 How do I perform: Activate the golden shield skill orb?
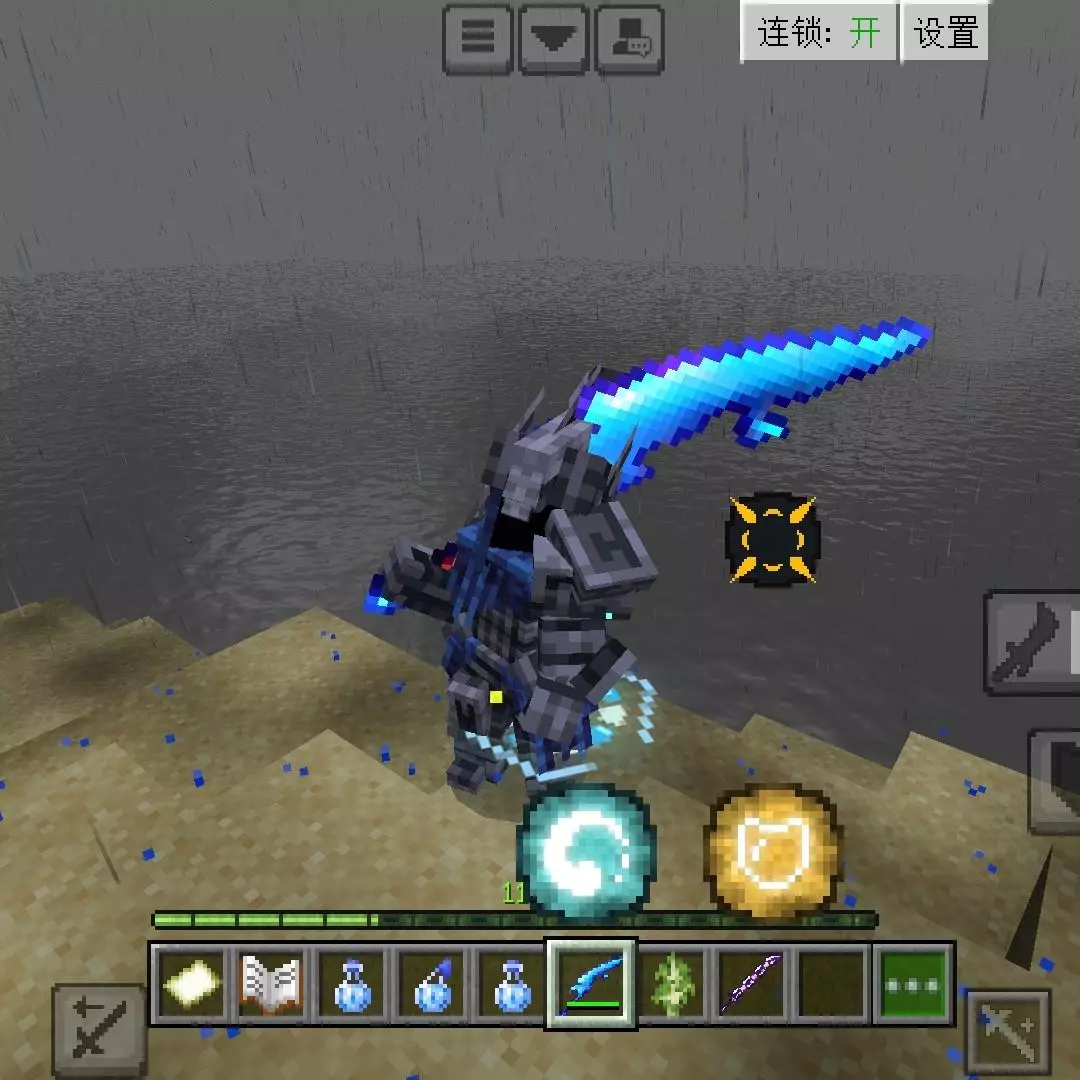(x=773, y=852)
